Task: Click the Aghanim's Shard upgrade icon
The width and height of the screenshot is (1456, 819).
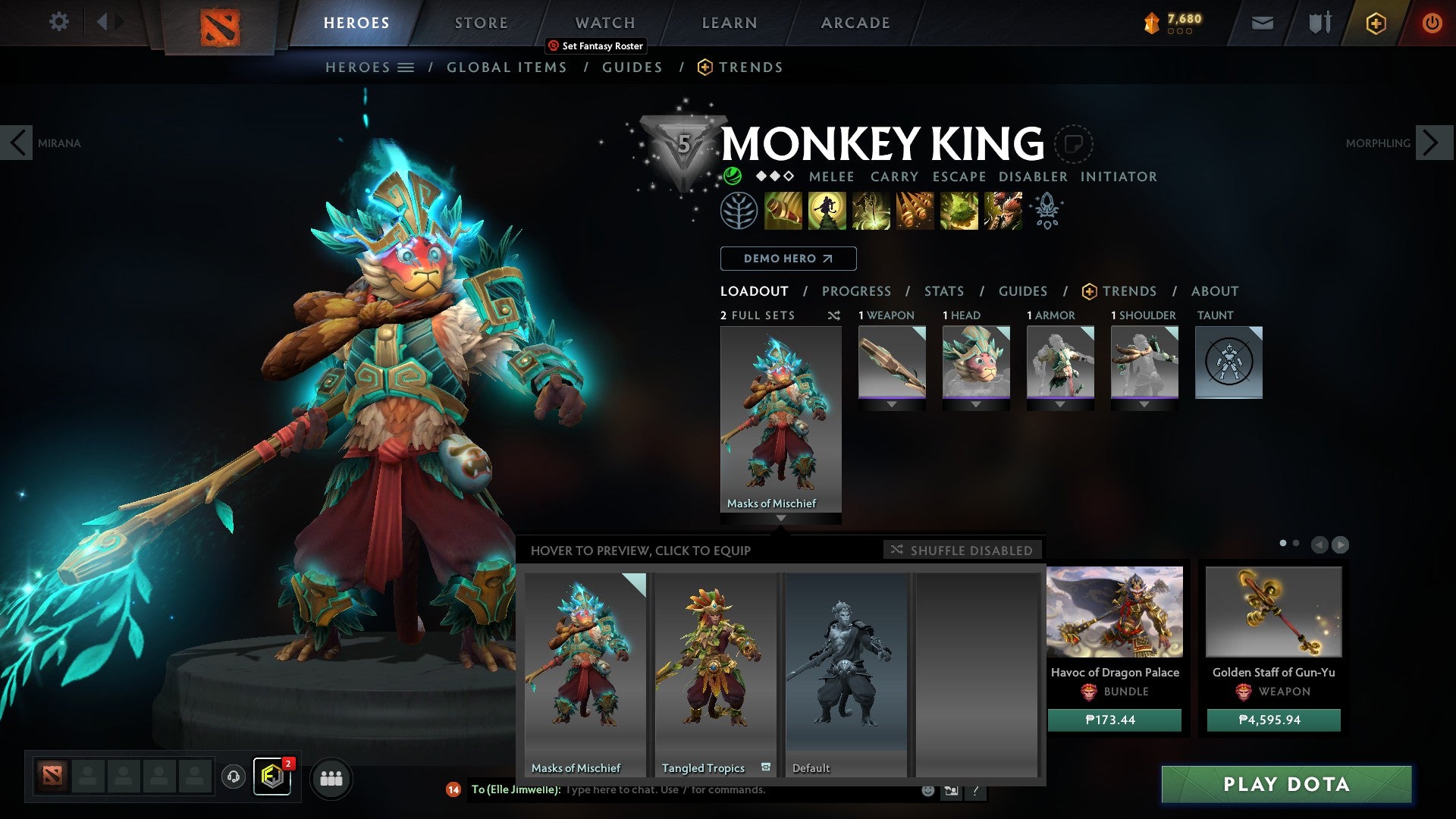Action: click(1047, 211)
